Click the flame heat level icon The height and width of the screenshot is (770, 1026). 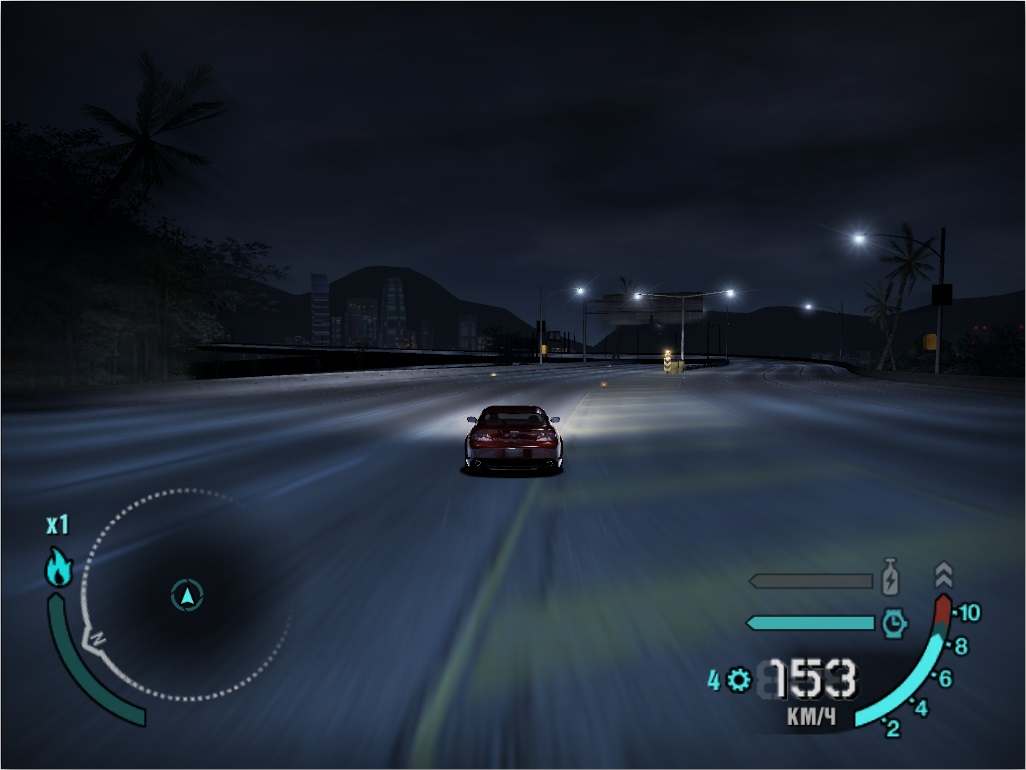(x=59, y=567)
